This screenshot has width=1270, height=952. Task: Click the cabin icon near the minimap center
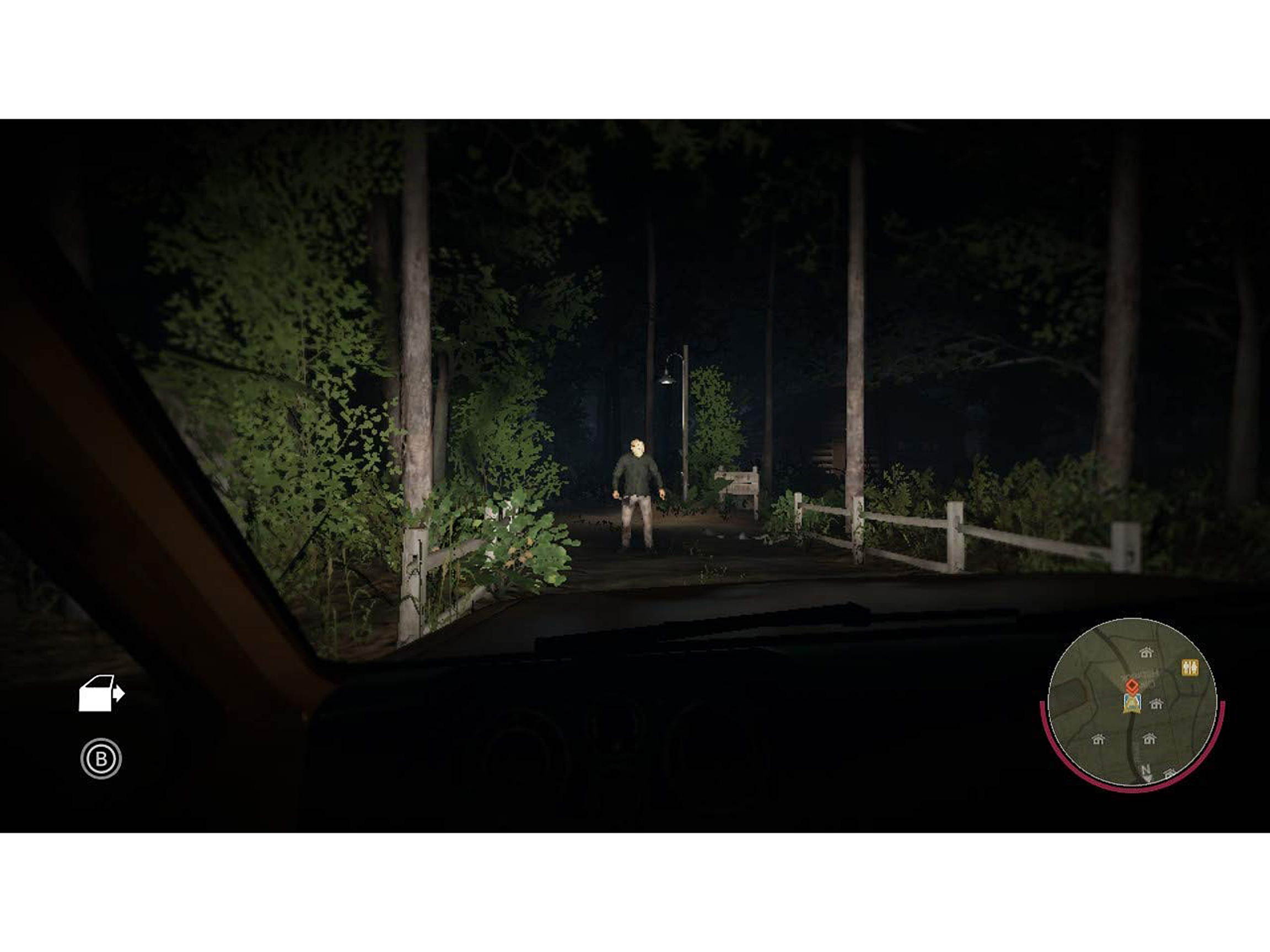(1156, 706)
